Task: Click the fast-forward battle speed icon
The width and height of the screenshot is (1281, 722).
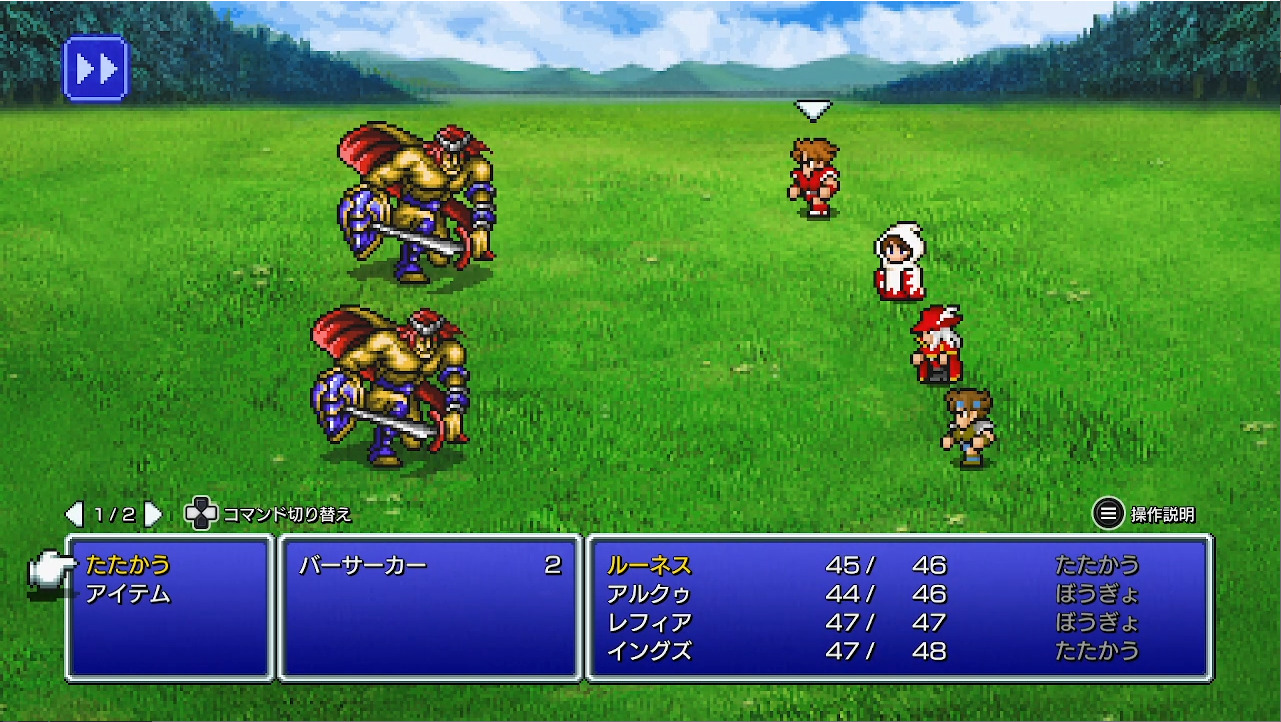Action: pos(94,67)
